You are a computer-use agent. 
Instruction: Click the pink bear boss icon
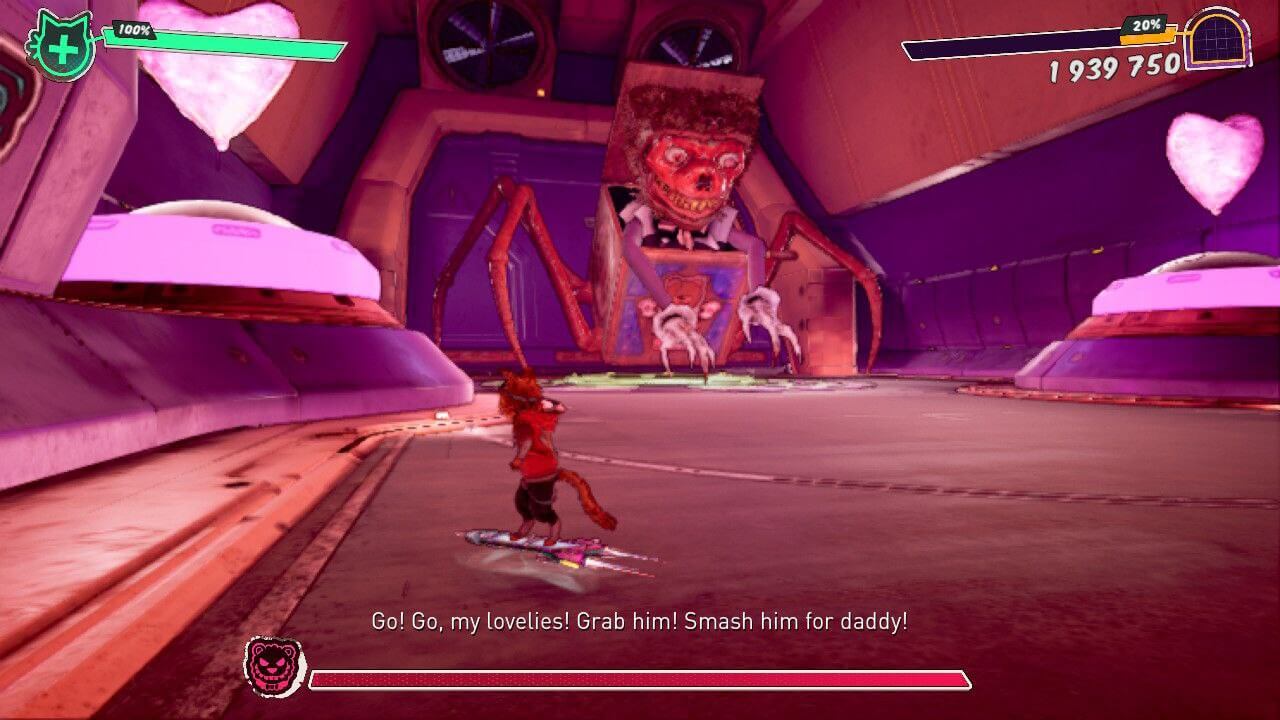275,667
